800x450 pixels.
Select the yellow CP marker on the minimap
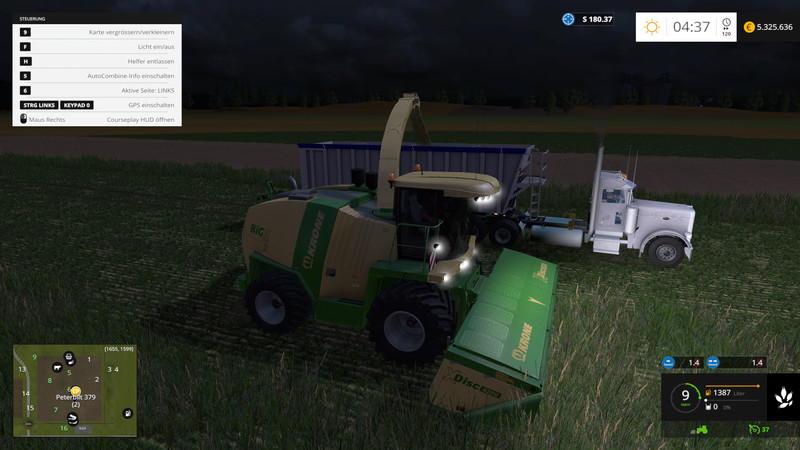pyautogui.click(x=75, y=391)
